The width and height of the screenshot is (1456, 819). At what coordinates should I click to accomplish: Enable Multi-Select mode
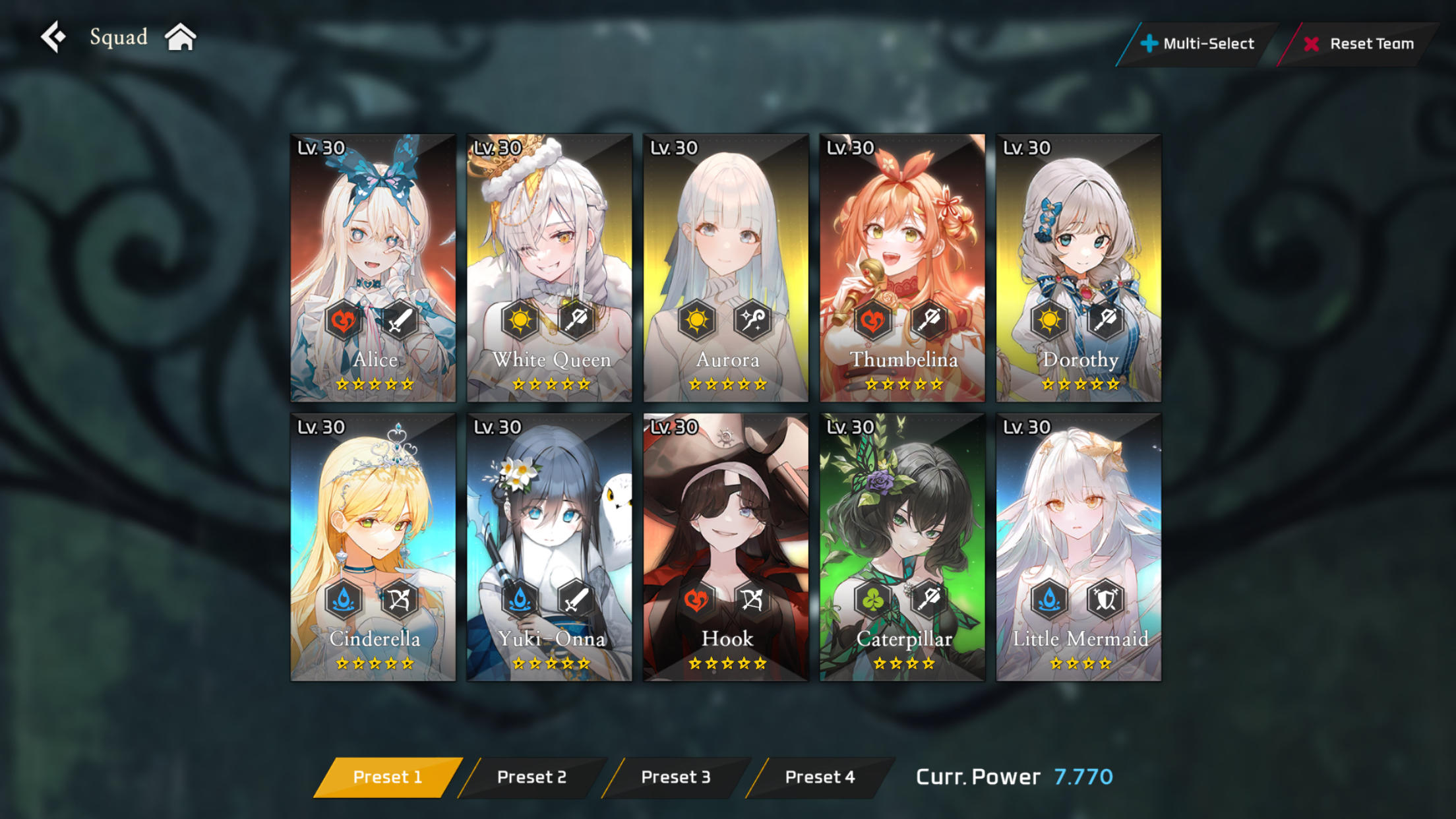point(1198,44)
